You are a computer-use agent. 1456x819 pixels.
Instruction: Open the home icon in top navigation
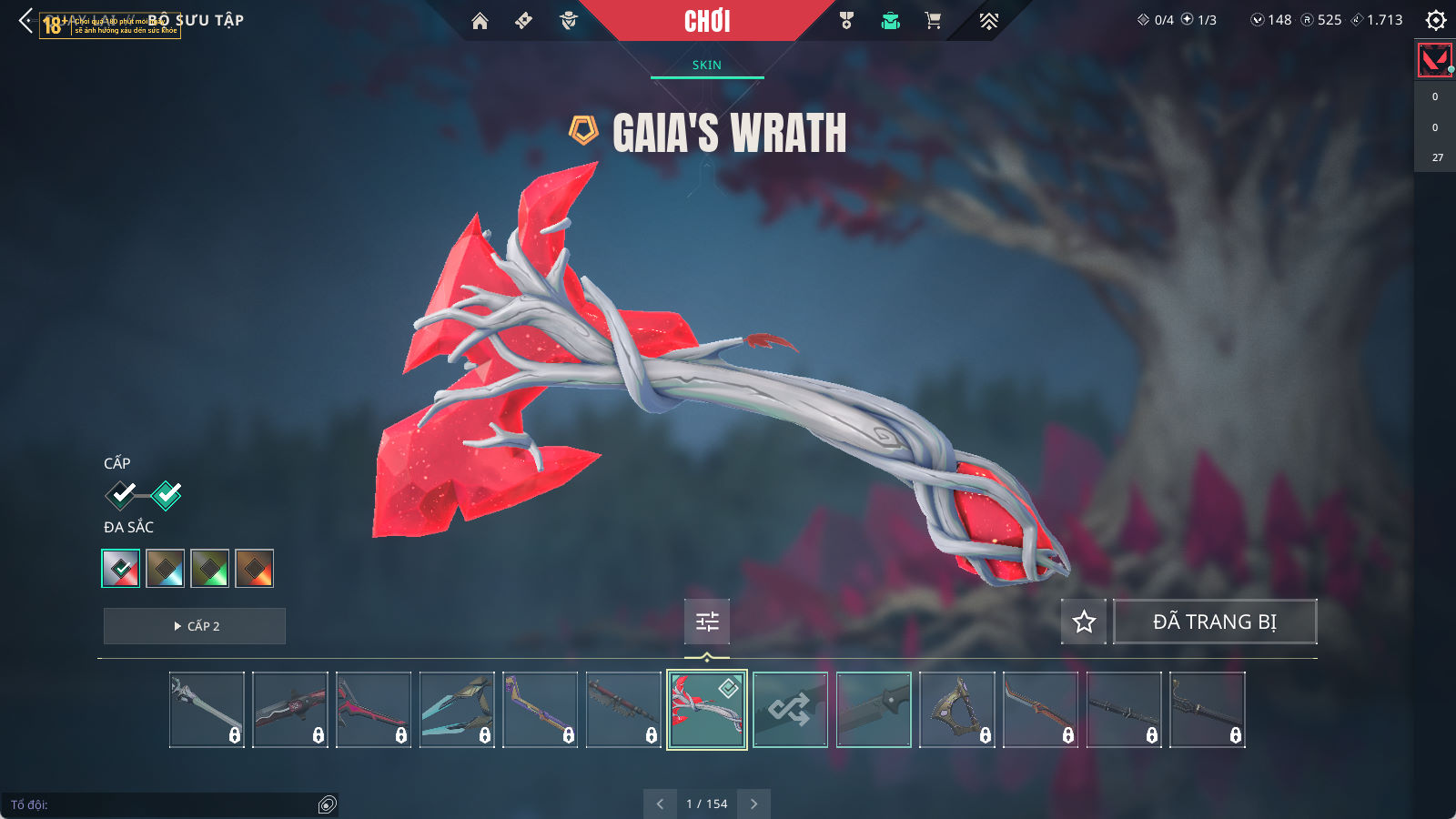click(480, 21)
